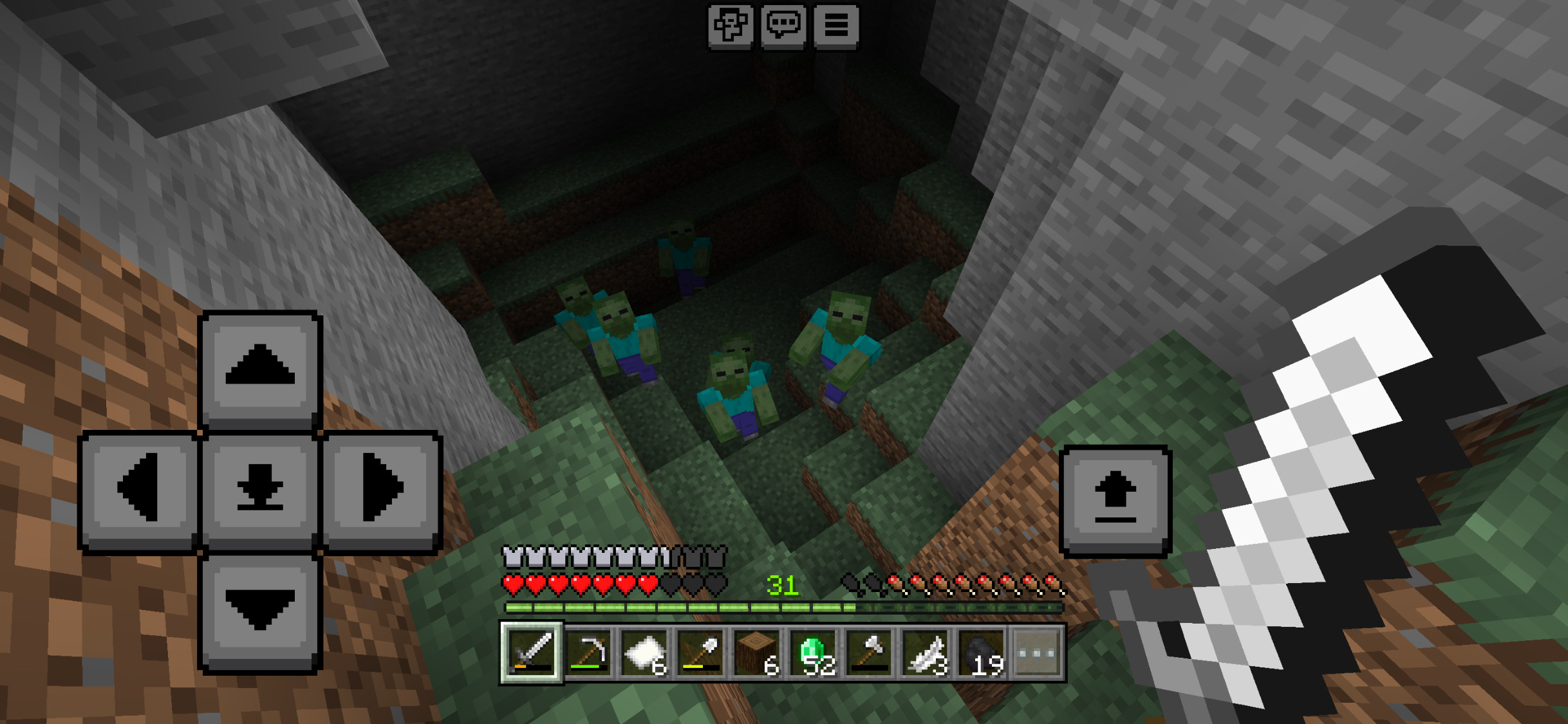Select the iron shovel hotbar slot

[x=701, y=653]
